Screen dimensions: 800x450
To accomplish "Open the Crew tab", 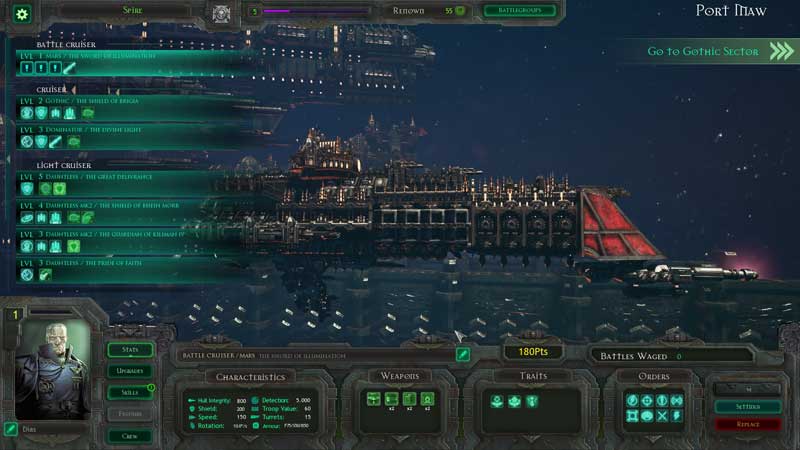I will (x=130, y=436).
